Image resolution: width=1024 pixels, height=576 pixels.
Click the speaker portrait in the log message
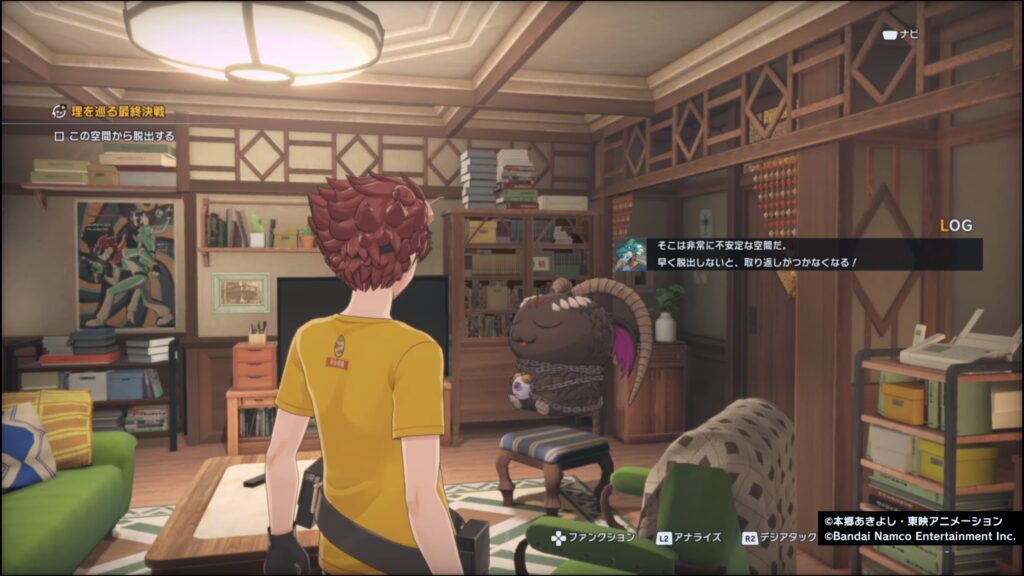coord(630,254)
